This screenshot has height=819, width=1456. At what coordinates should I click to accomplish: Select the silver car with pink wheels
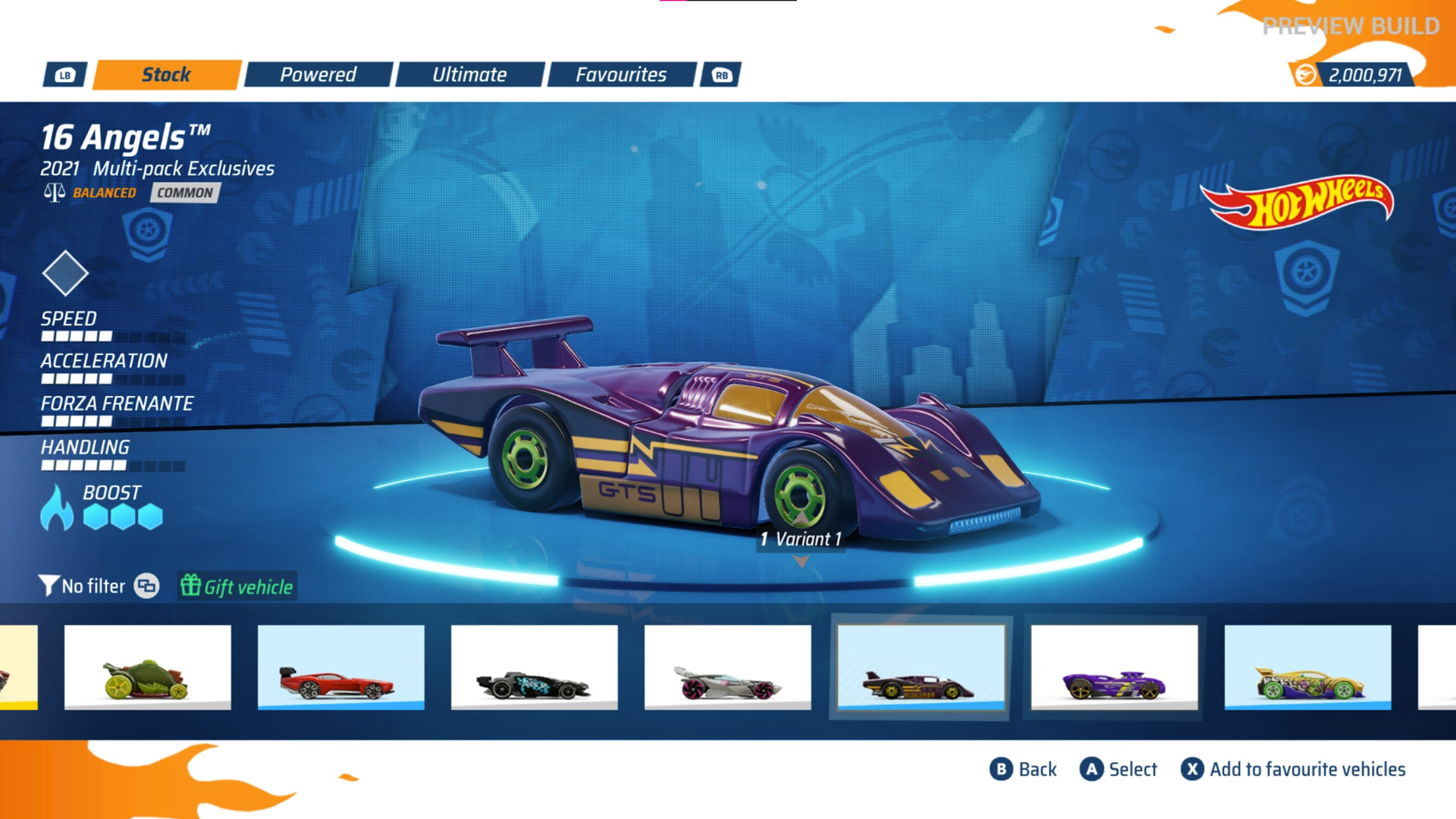tap(728, 667)
